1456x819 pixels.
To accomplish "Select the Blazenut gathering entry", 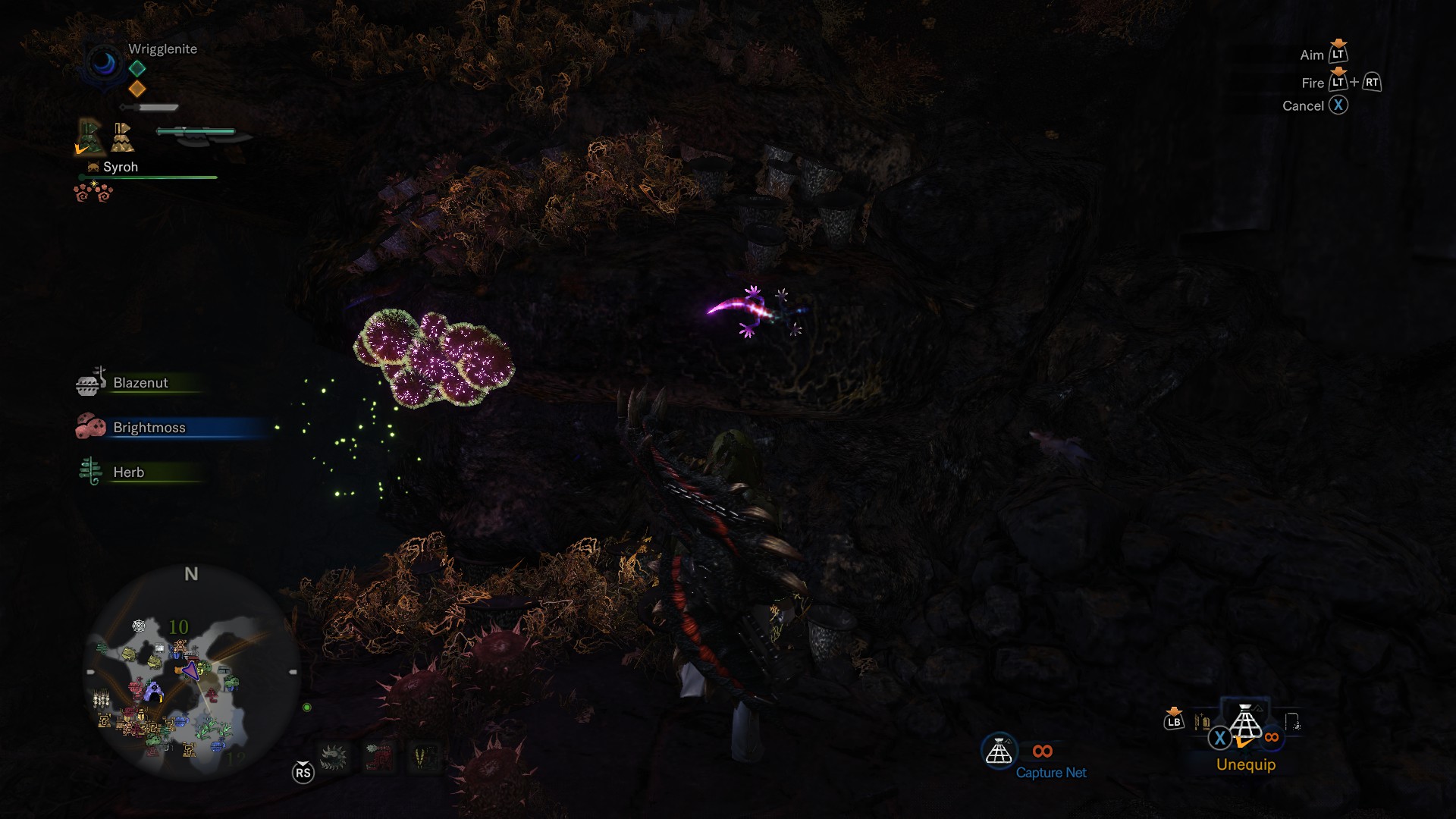I will tap(140, 383).
